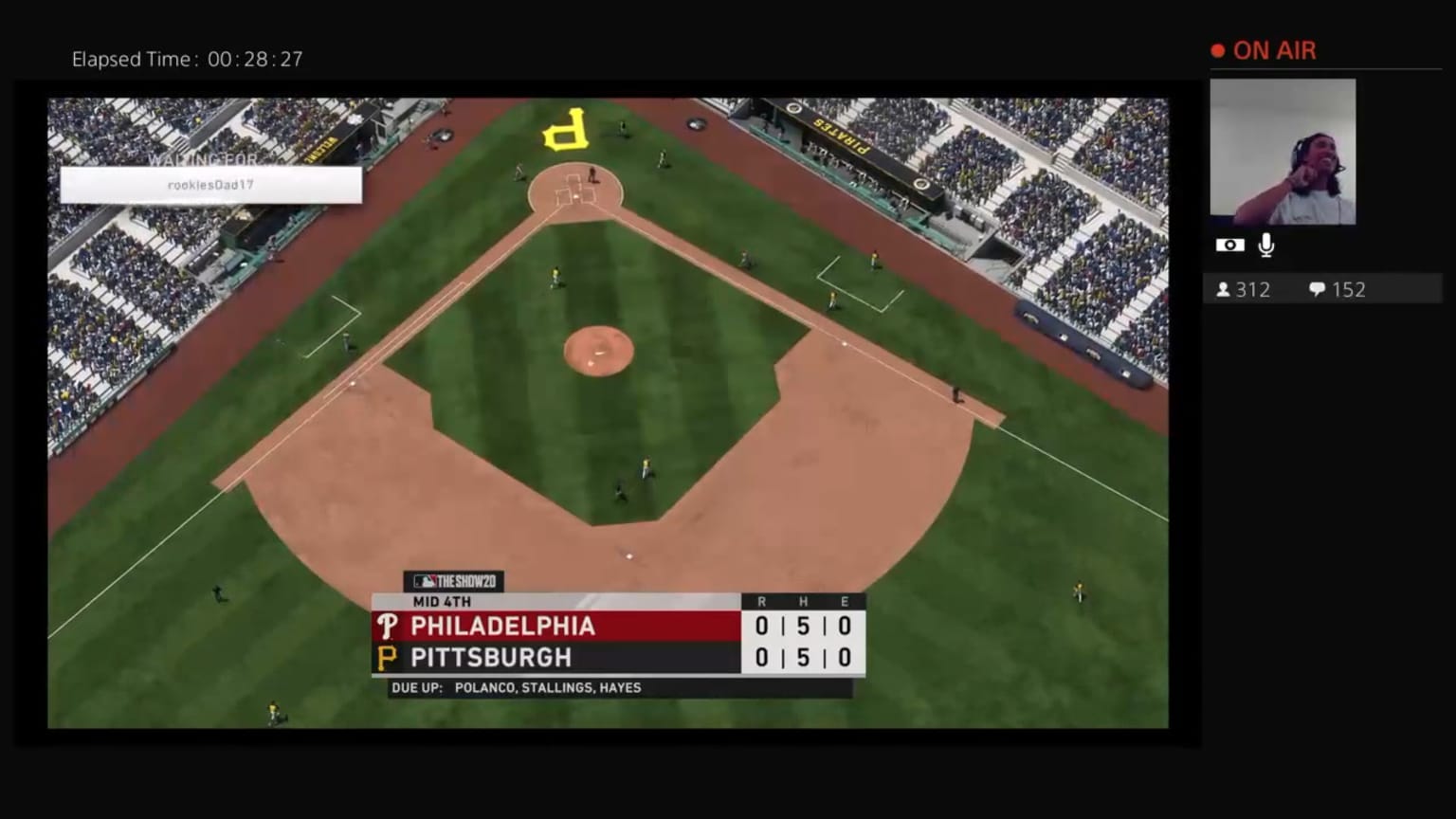Mute the microphone icon in the broadcast panel

[x=1265, y=244]
